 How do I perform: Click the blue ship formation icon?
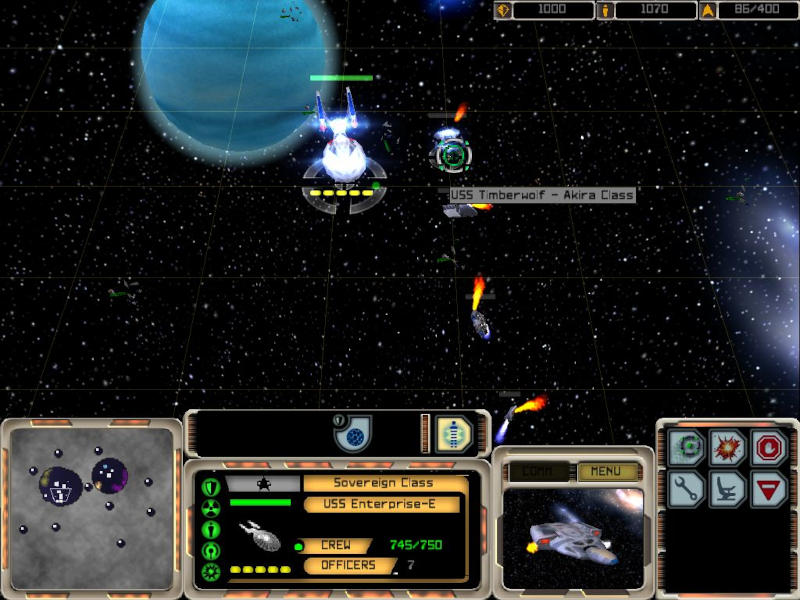(x=453, y=434)
